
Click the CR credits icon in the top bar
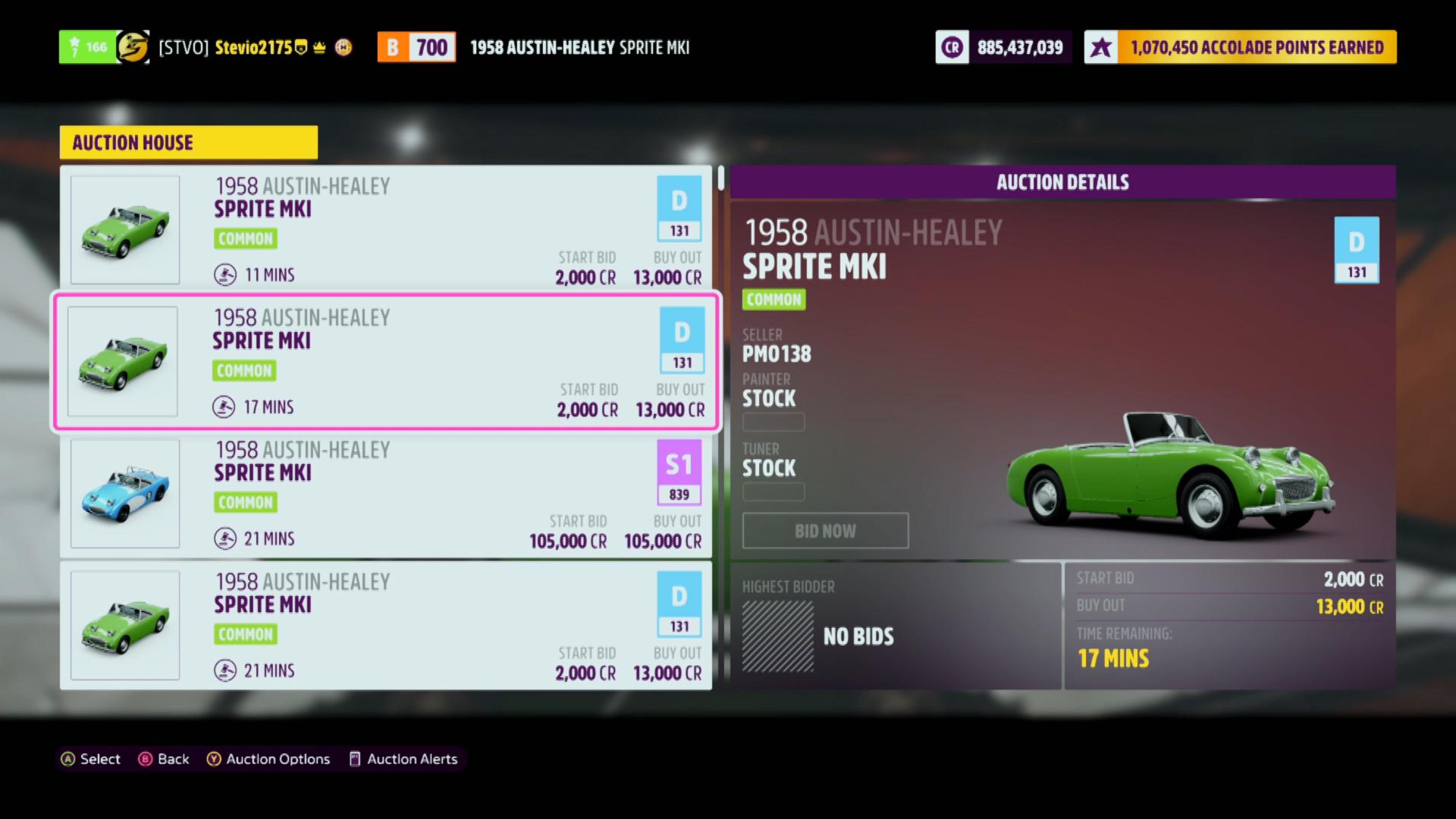click(x=952, y=46)
